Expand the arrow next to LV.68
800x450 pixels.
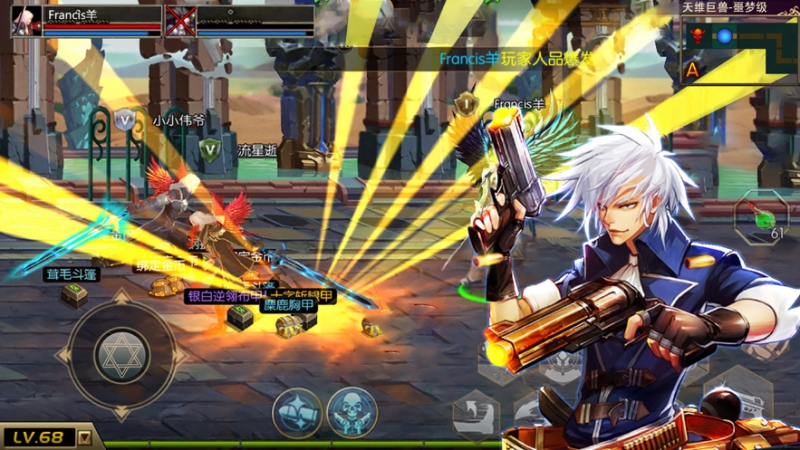85,437
